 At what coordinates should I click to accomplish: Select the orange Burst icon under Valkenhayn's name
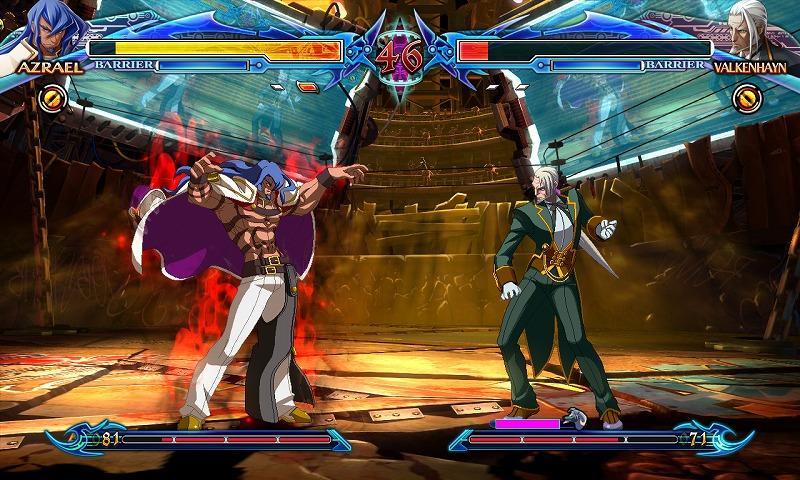point(747,98)
